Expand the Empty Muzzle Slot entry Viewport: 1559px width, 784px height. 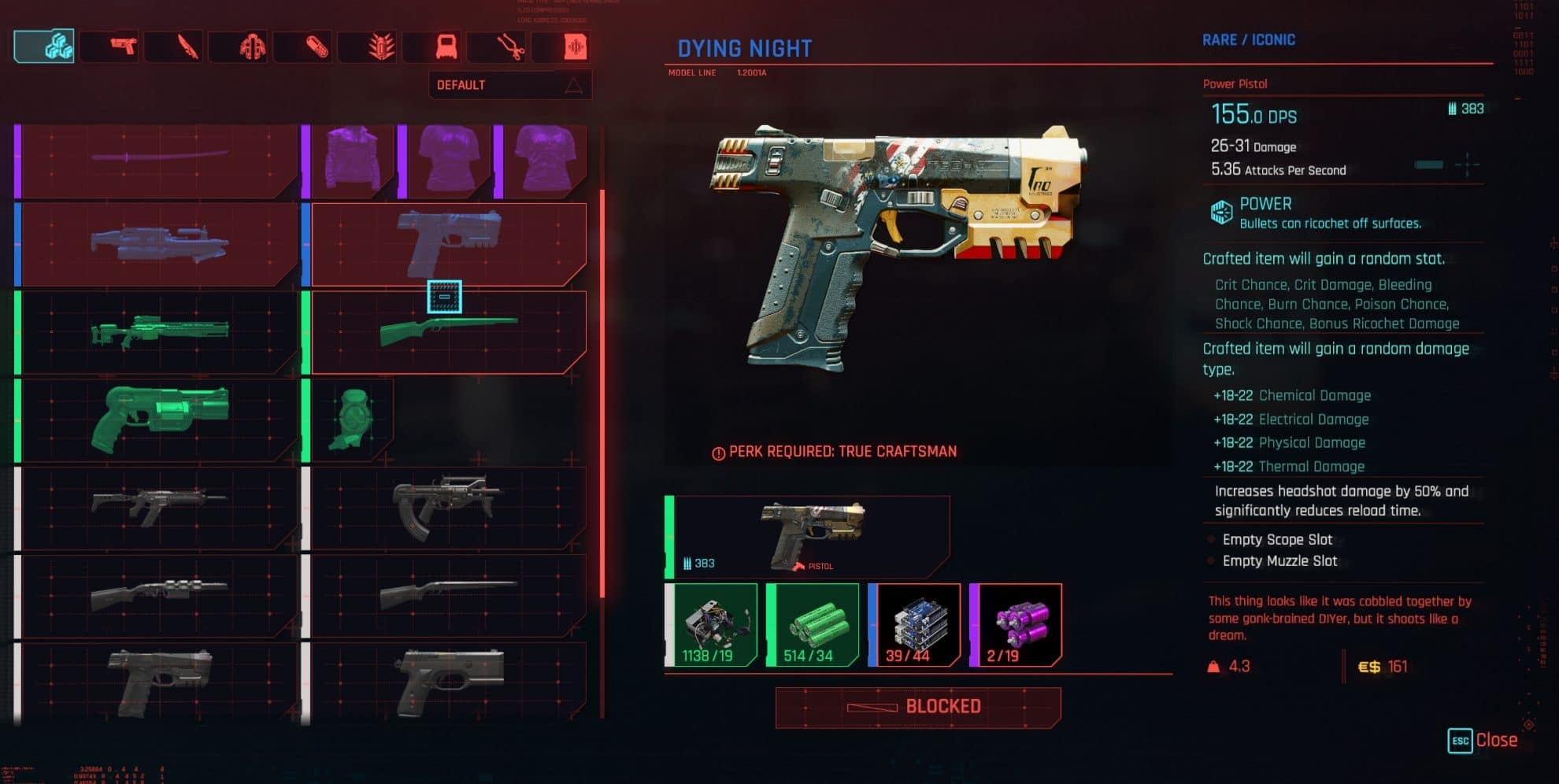pyautogui.click(x=1279, y=561)
